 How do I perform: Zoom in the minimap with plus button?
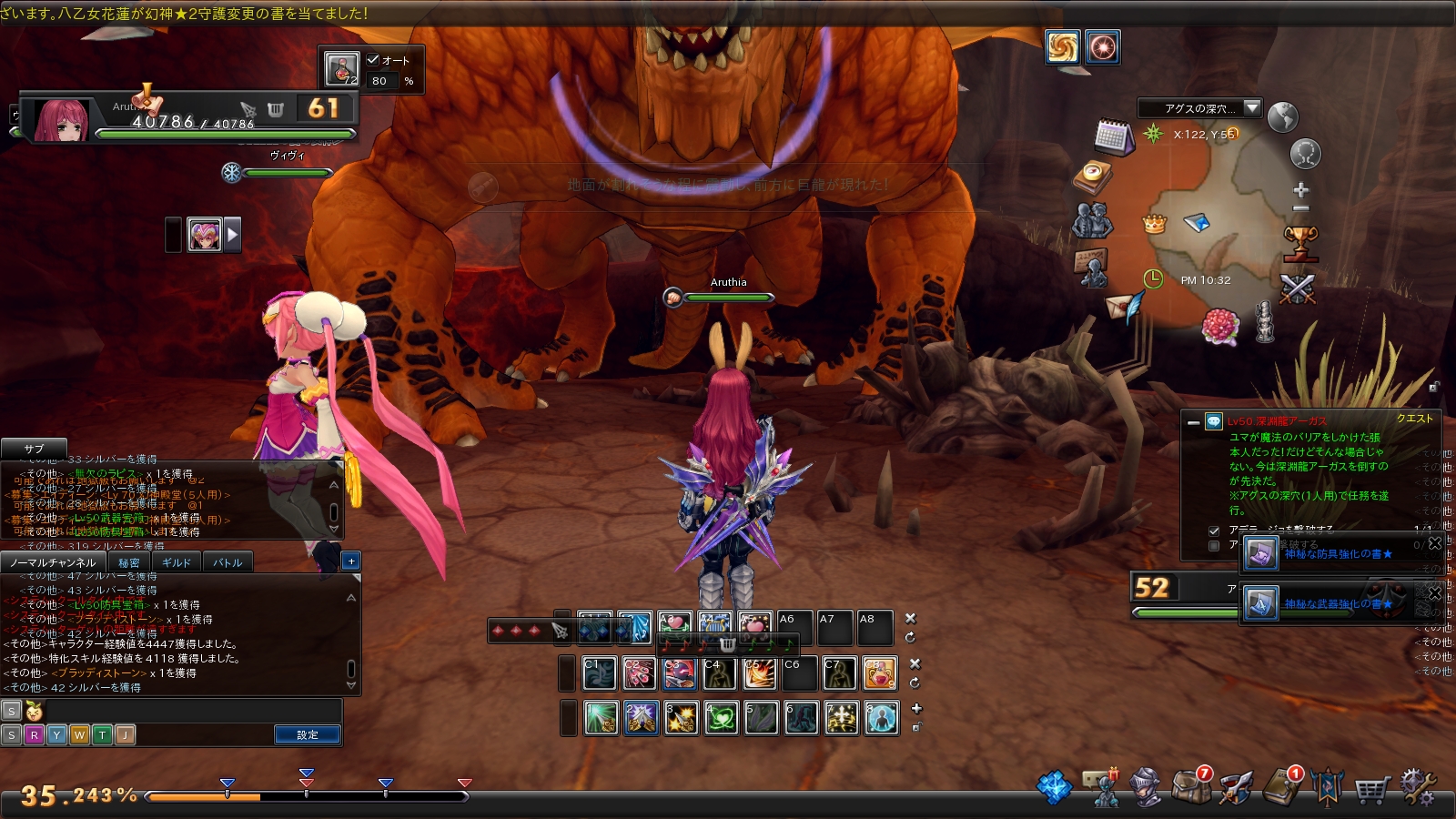coord(1301,190)
